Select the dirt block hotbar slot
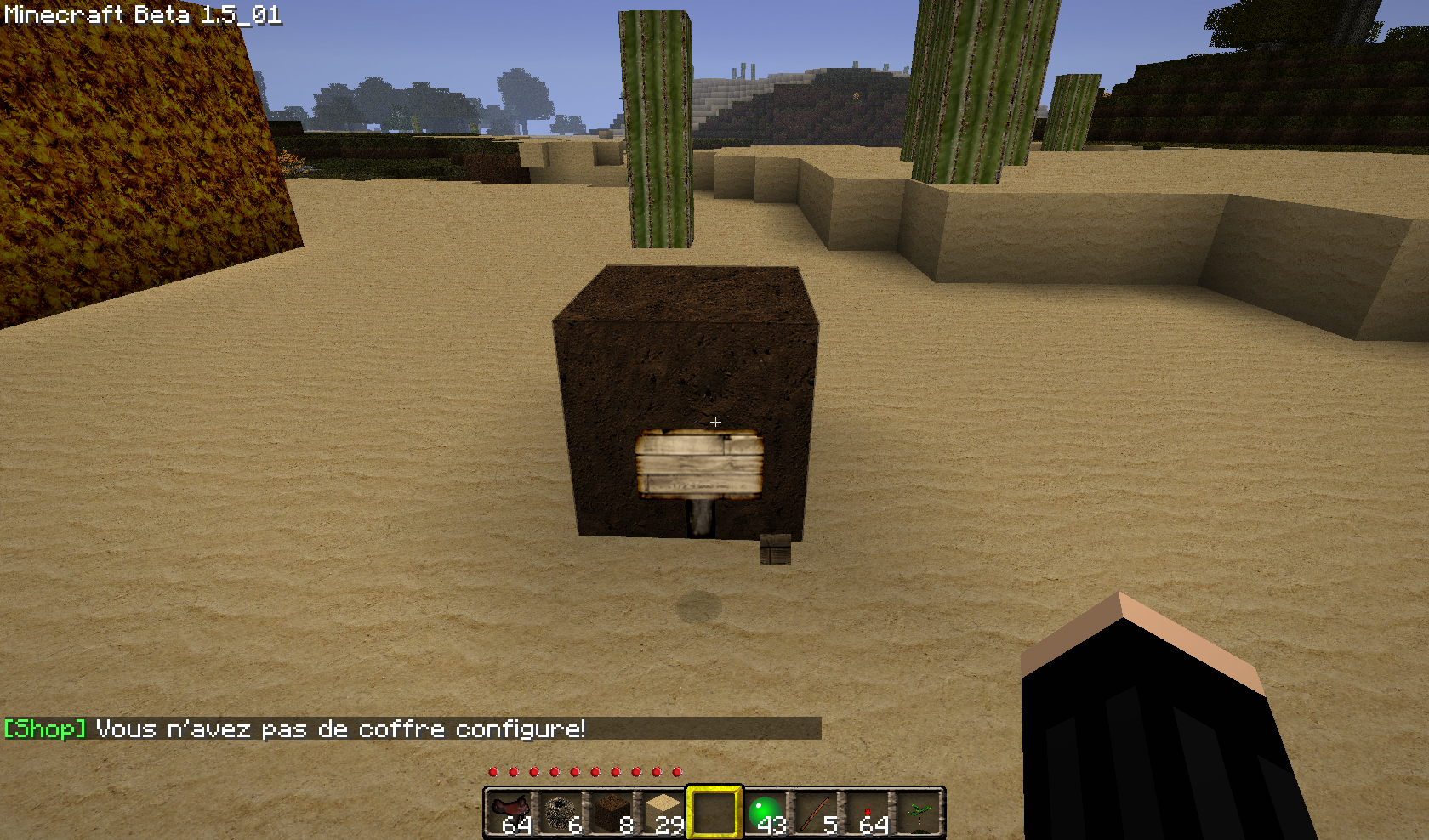The width and height of the screenshot is (1429, 840). coord(612,813)
